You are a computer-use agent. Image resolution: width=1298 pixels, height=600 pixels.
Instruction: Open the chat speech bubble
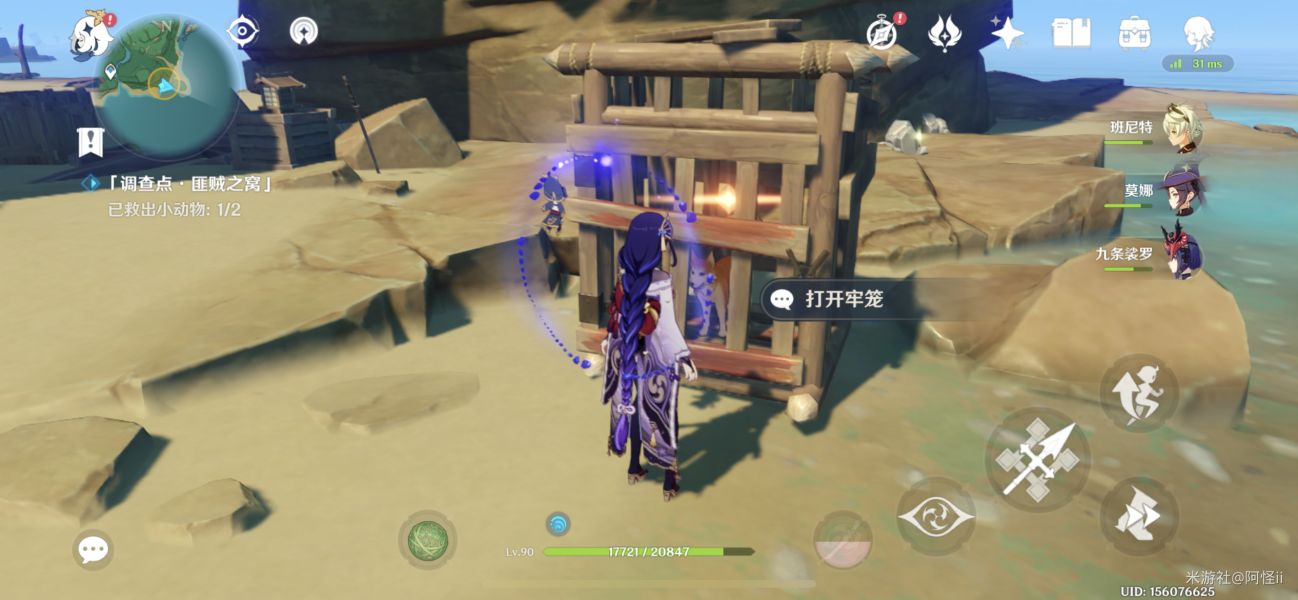click(x=93, y=549)
